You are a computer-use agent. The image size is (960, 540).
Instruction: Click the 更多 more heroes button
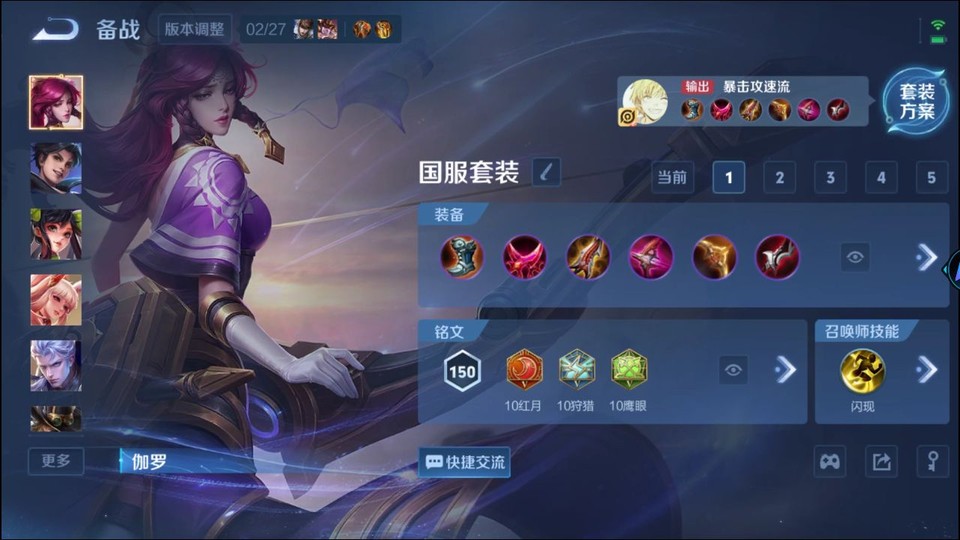pyautogui.click(x=56, y=461)
